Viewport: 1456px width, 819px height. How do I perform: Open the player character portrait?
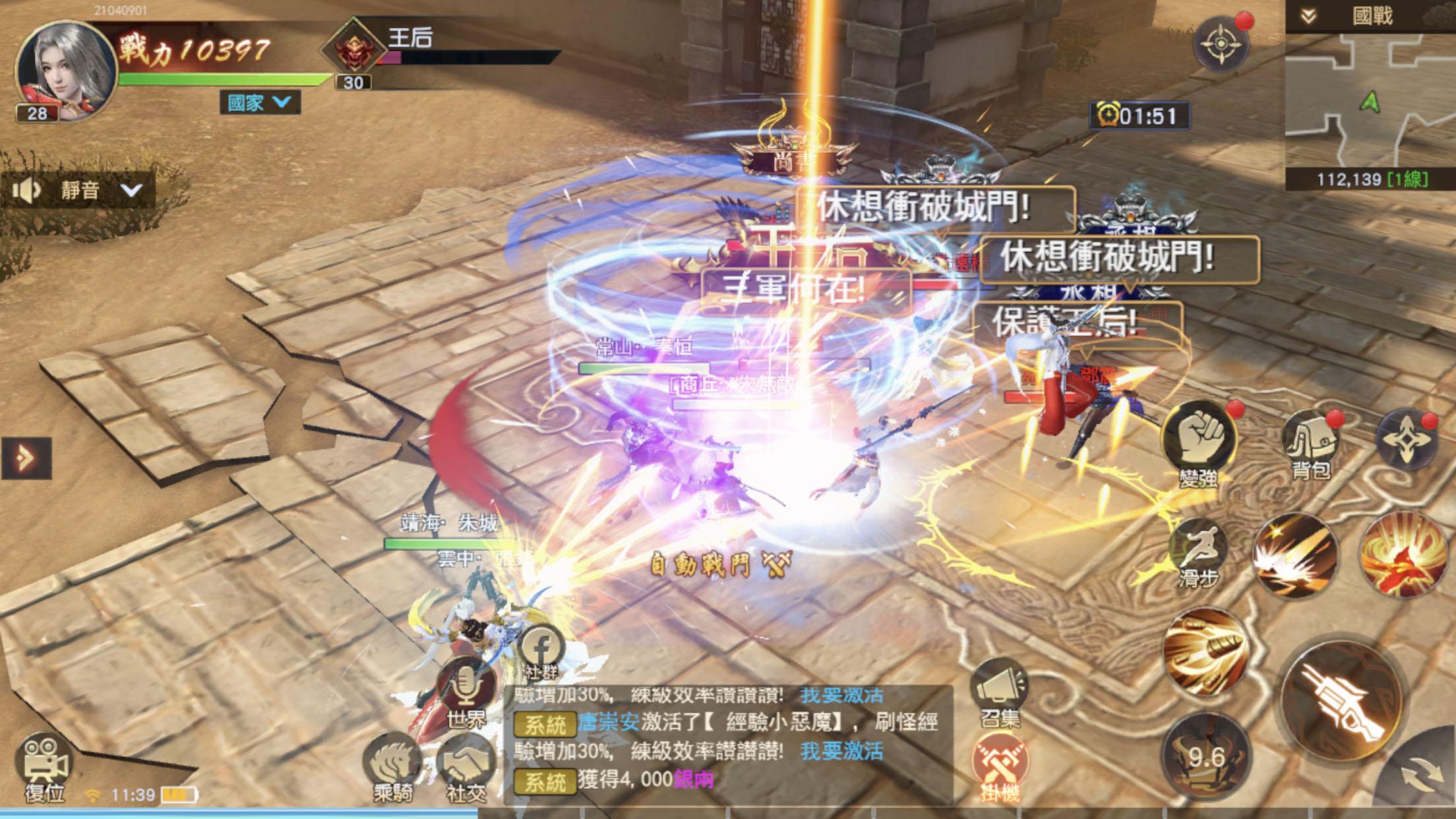[65, 69]
